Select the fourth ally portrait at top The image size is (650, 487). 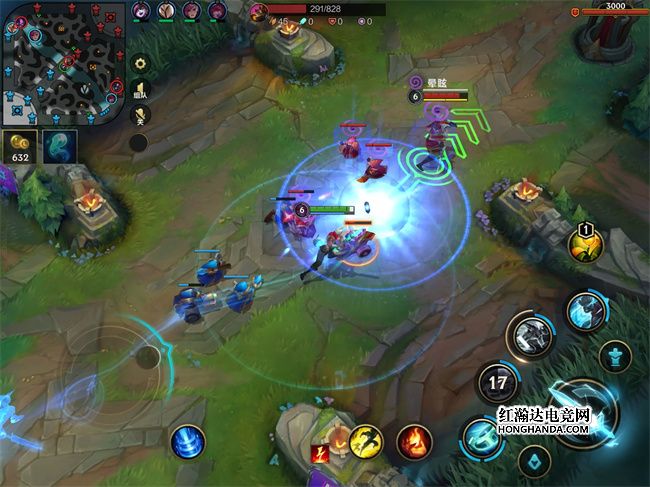[x=217, y=11]
